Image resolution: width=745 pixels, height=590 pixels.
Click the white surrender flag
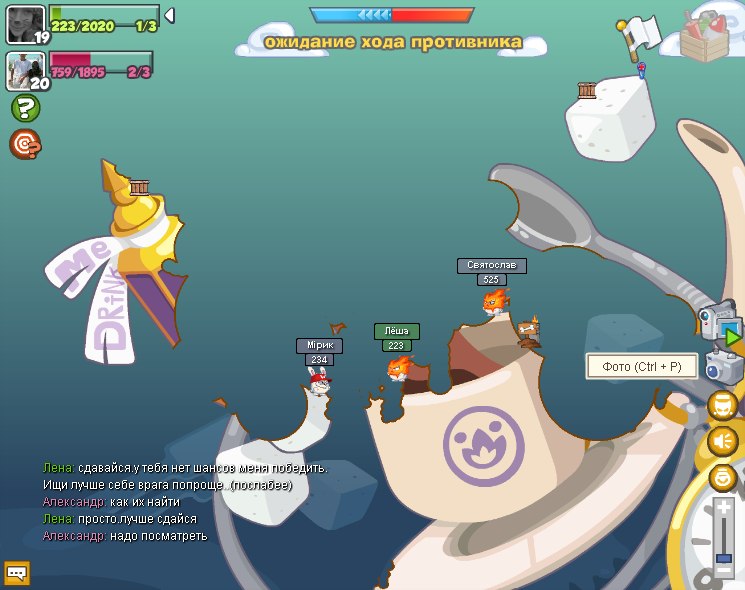coord(641,36)
